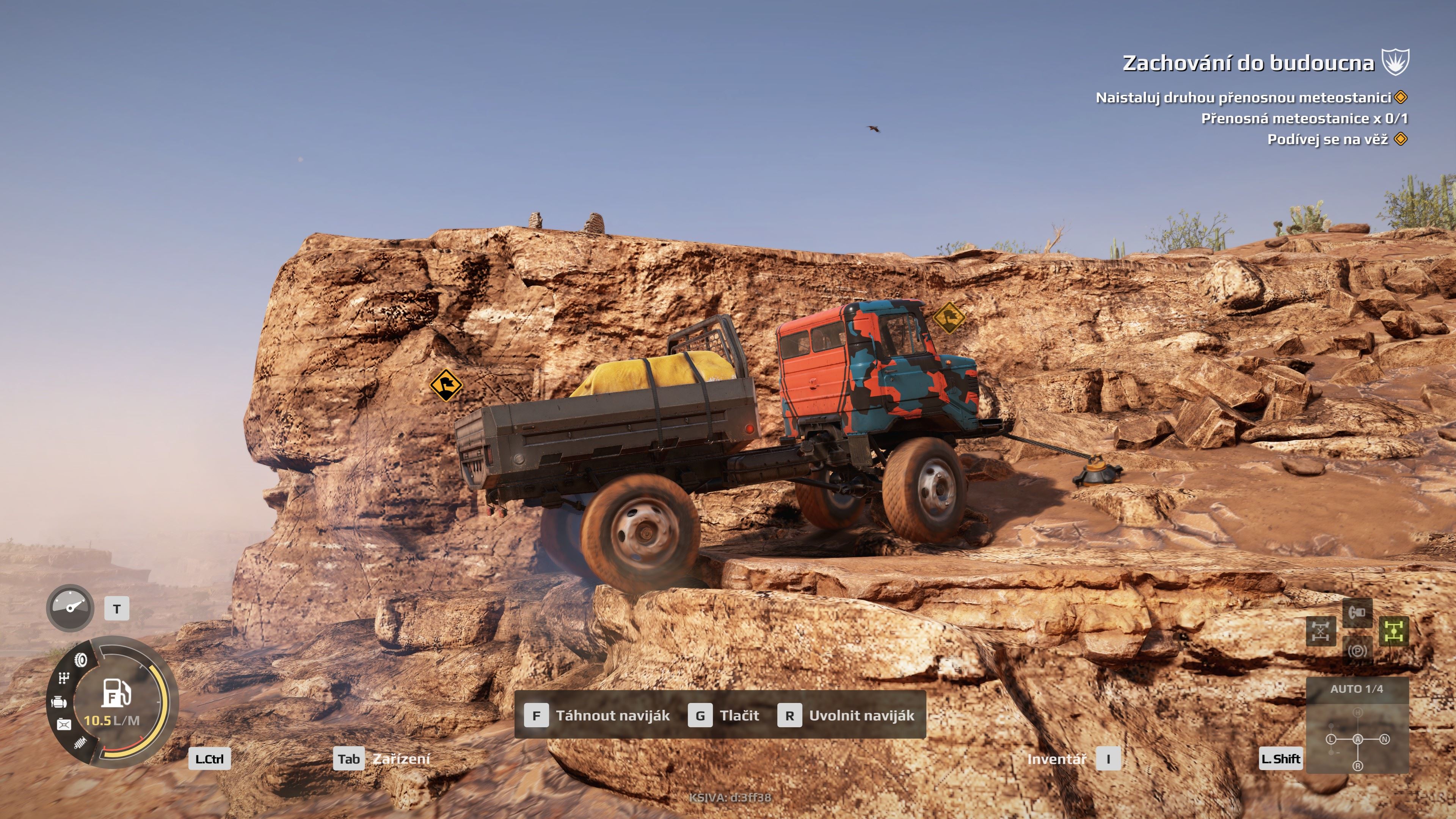The image size is (1456, 819).
Task: Toggle the green all-wheel drive indicator
Action: coord(1395,631)
